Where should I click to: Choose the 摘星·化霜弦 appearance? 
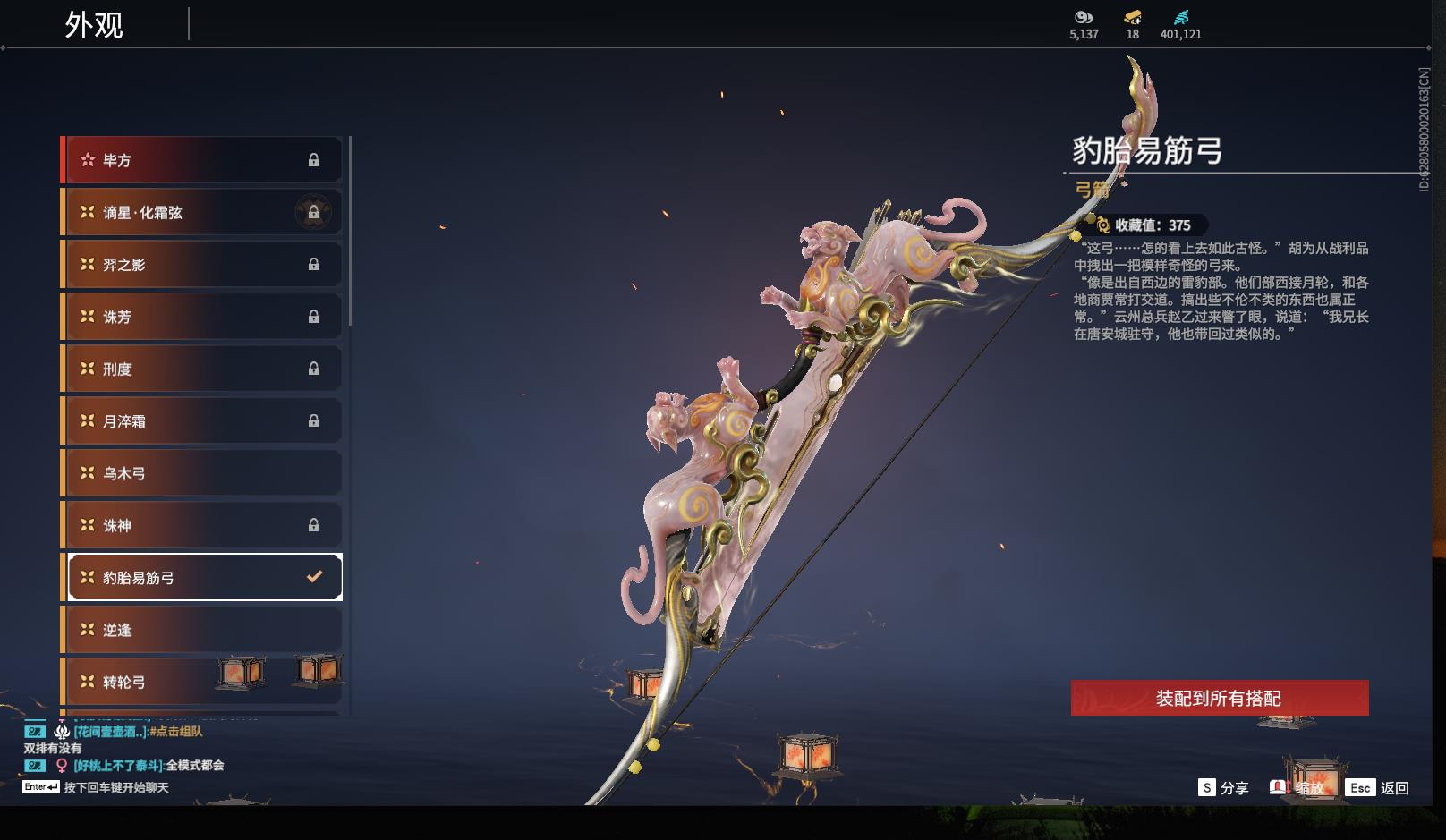[202, 212]
